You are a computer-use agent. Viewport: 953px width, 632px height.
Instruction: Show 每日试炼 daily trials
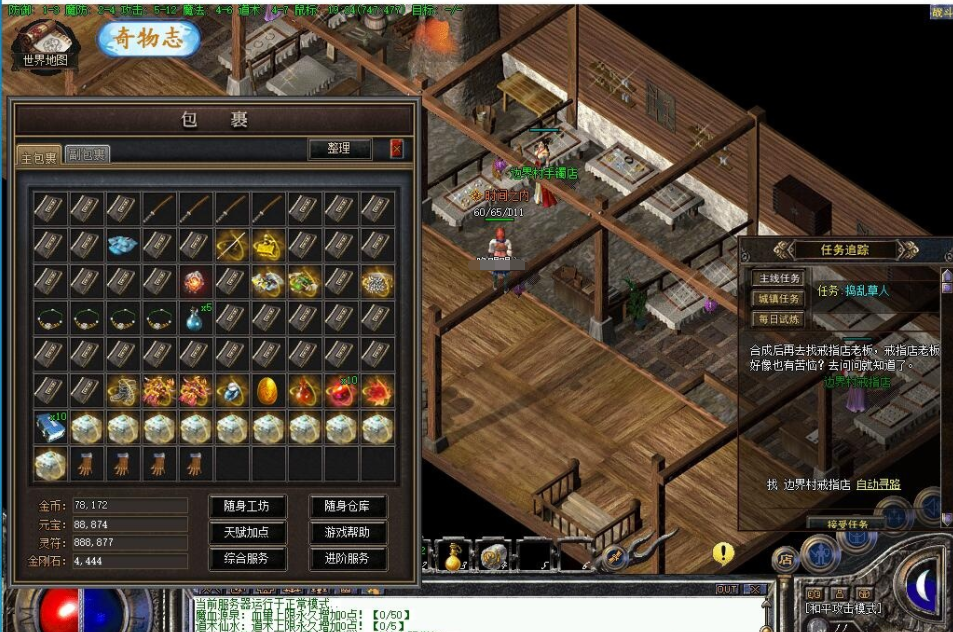777,319
